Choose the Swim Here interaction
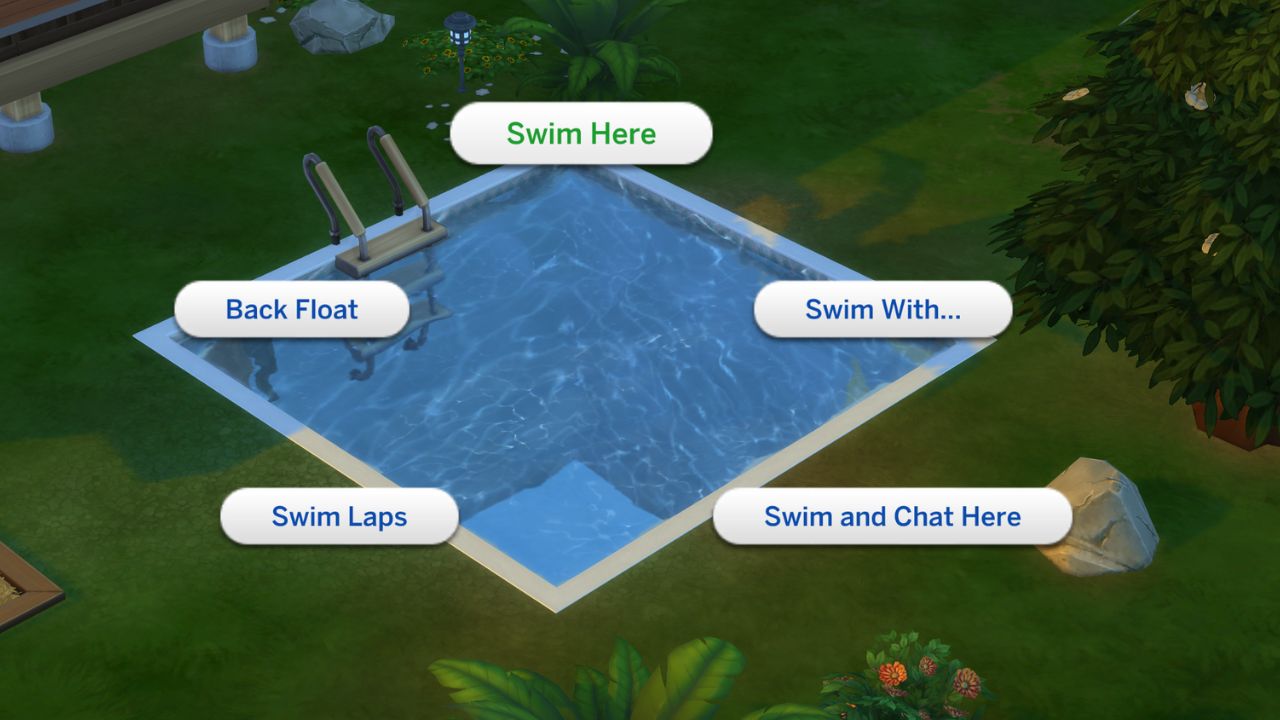1280x720 pixels. tap(581, 133)
